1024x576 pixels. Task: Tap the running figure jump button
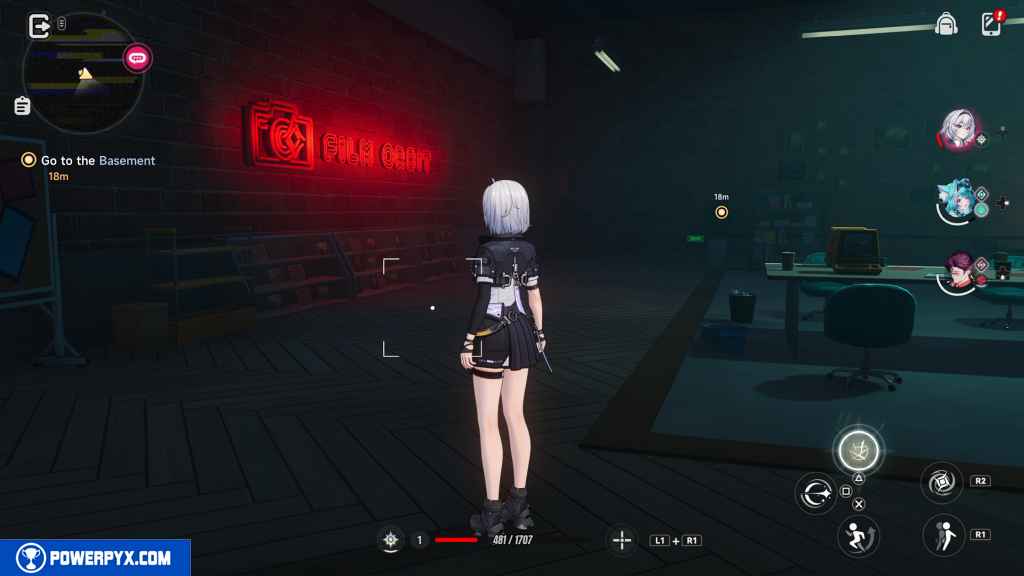[857, 535]
